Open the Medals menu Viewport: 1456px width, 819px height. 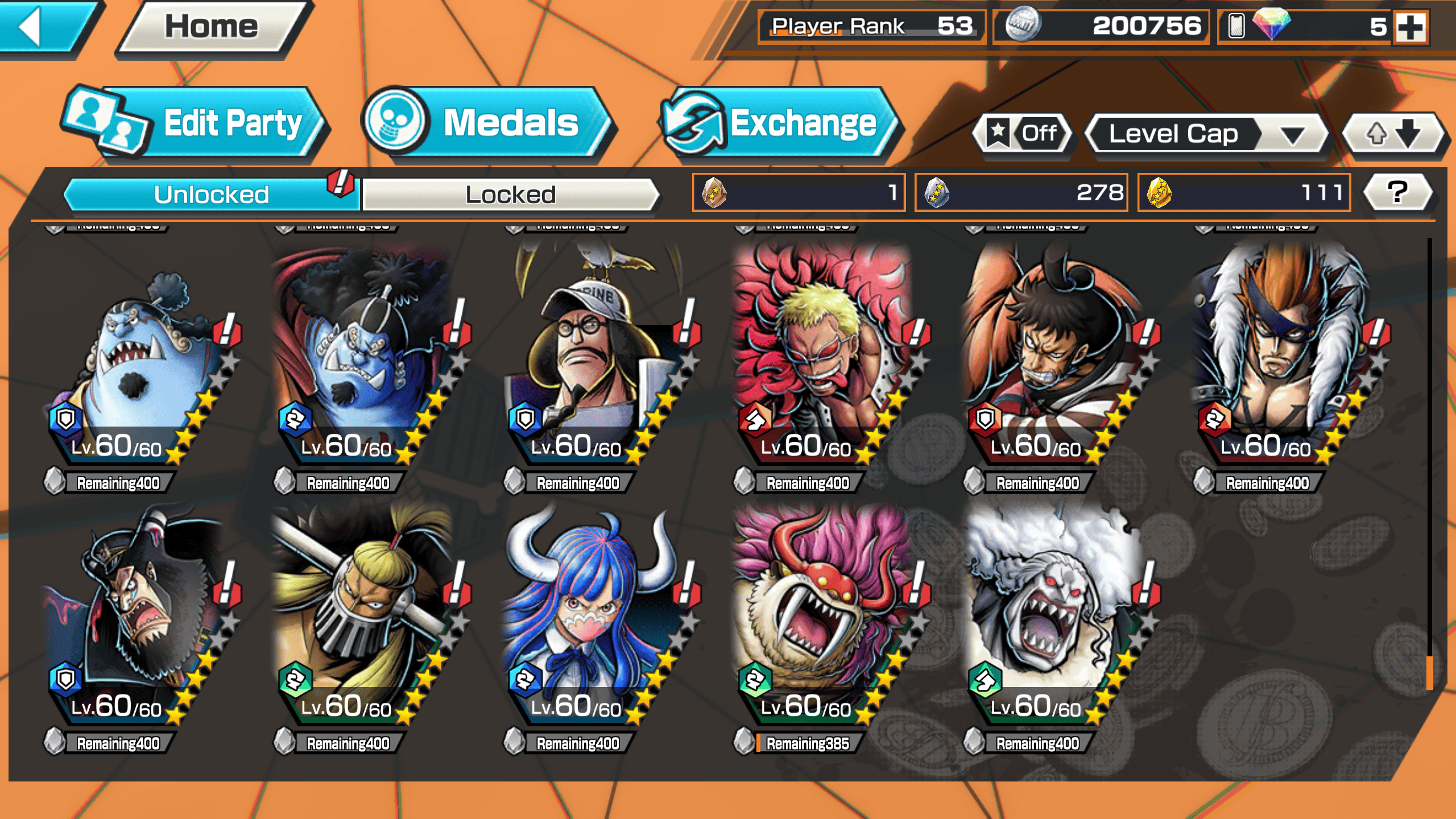[486, 122]
